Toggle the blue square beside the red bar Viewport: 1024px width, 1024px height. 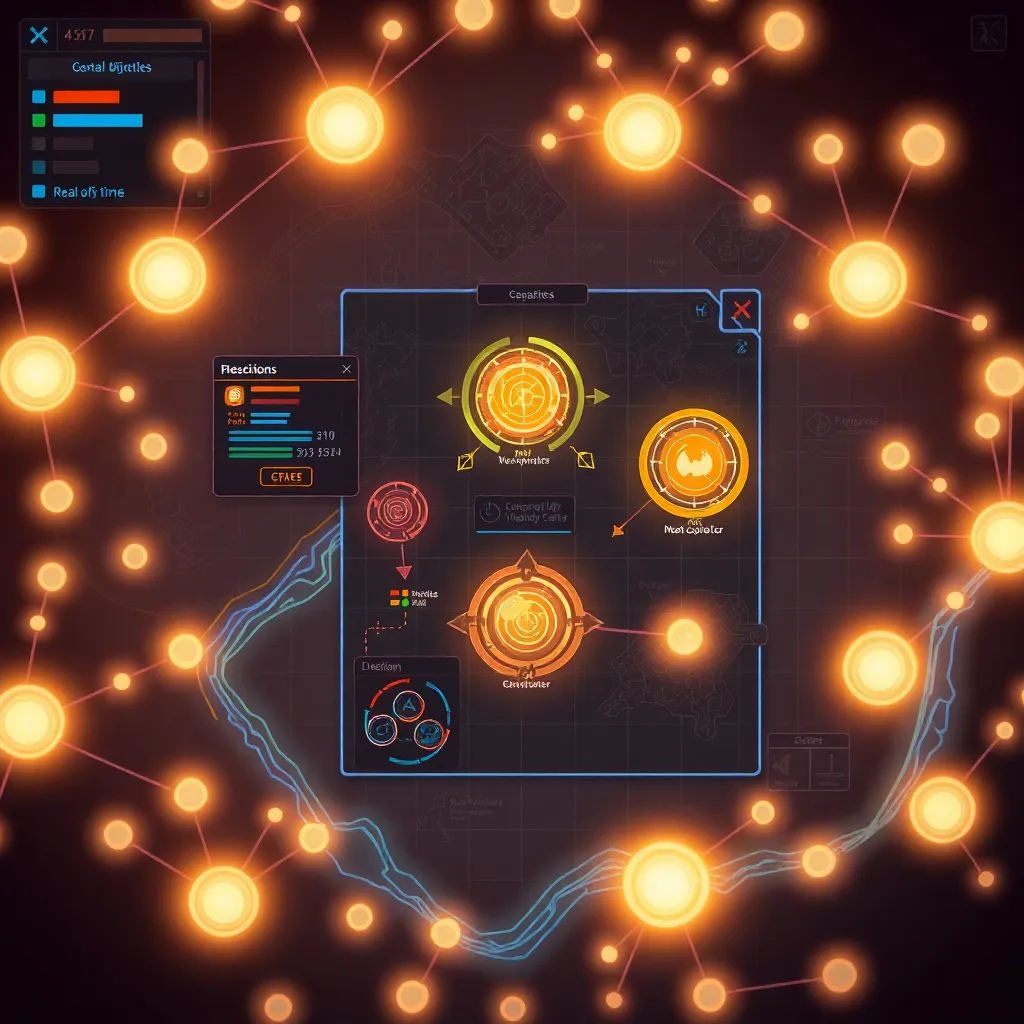pos(39,97)
